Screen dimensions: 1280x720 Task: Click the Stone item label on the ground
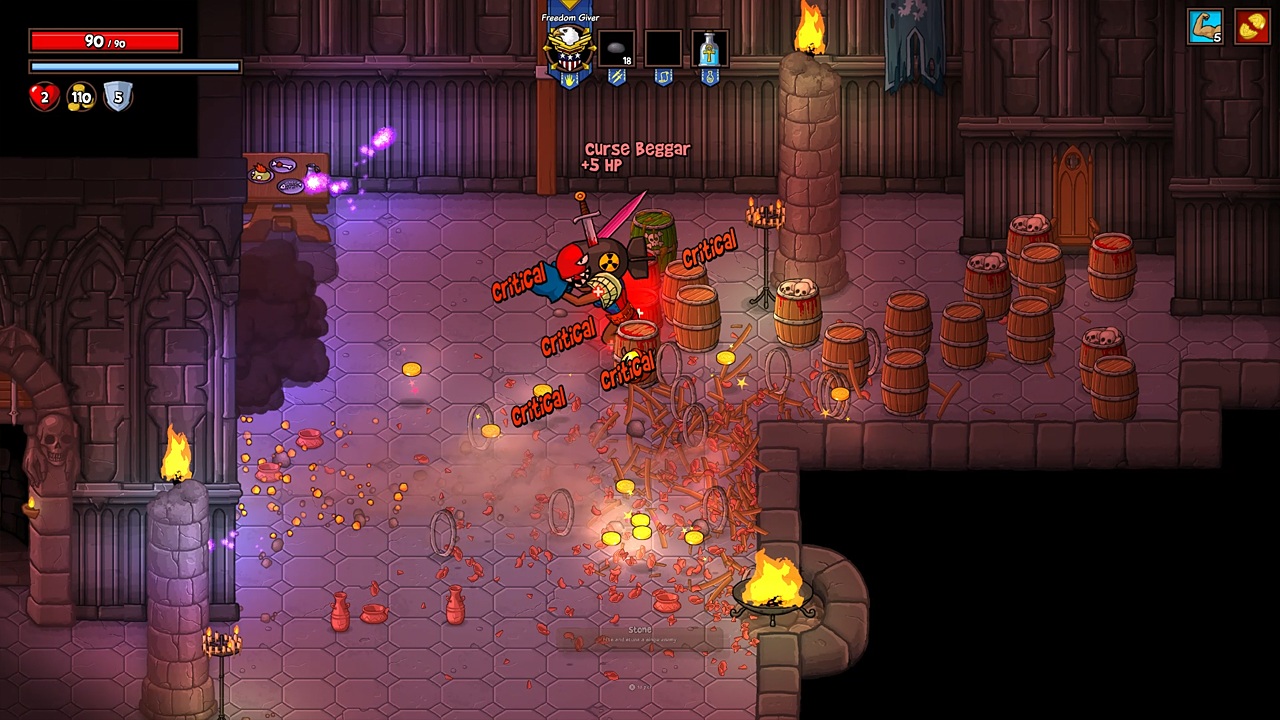[x=640, y=629]
